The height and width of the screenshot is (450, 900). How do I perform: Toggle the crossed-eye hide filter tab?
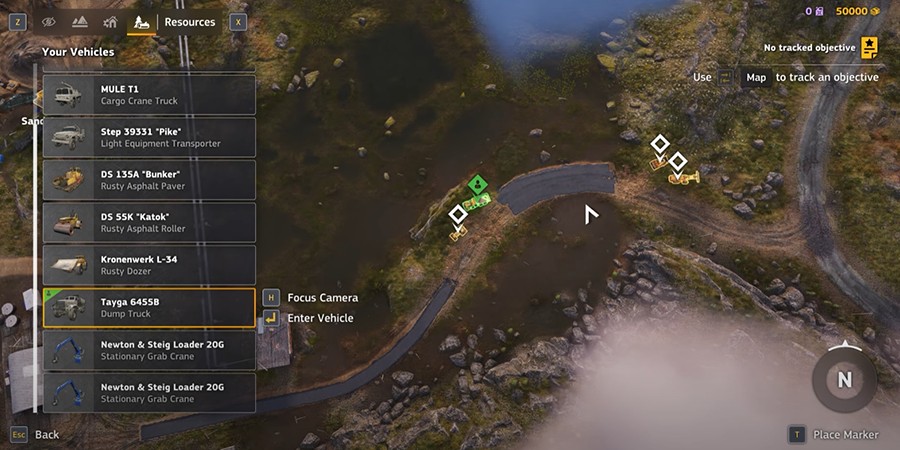(x=49, y=21)
